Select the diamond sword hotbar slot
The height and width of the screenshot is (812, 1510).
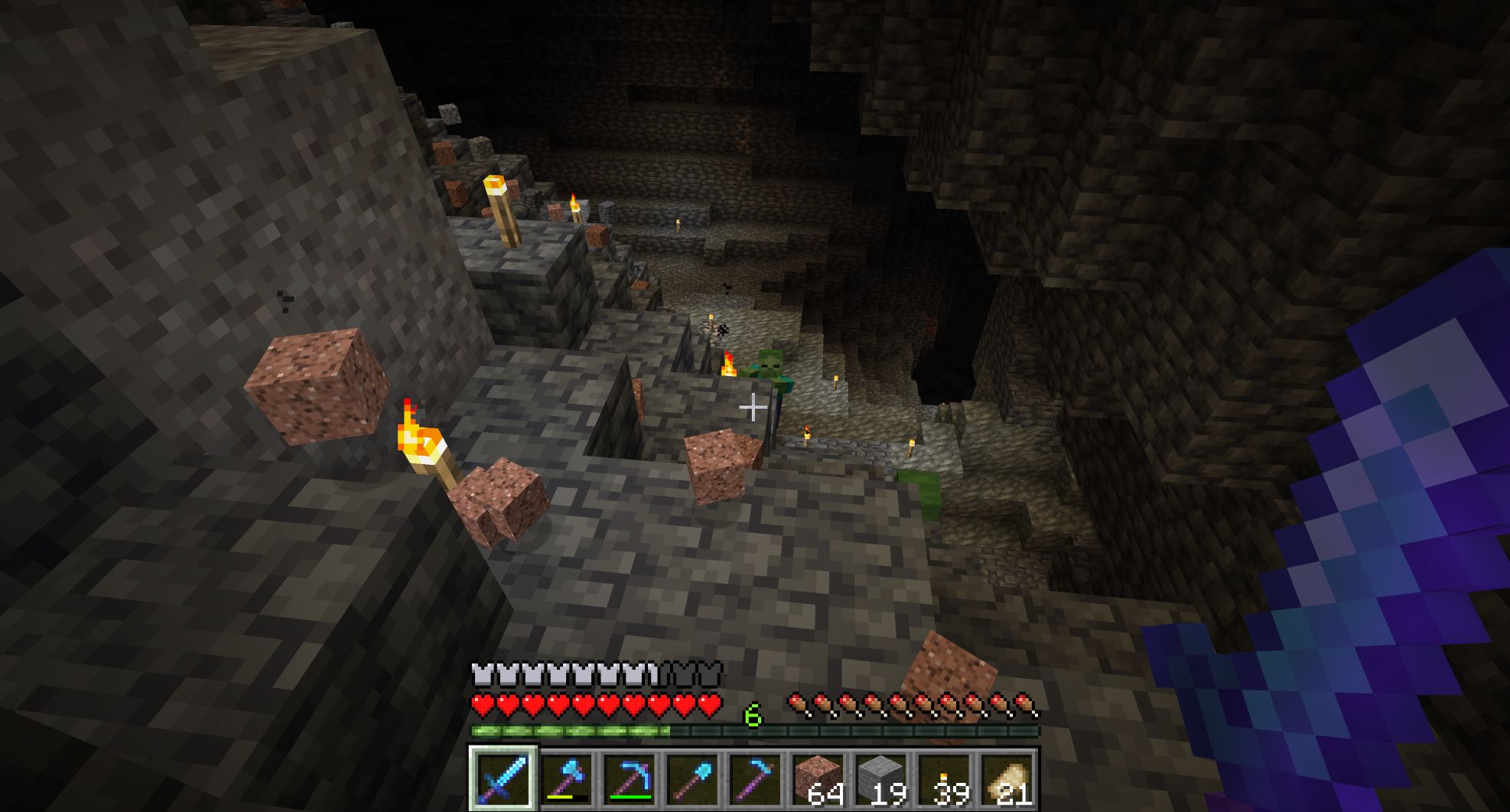(x=503, y=778)
